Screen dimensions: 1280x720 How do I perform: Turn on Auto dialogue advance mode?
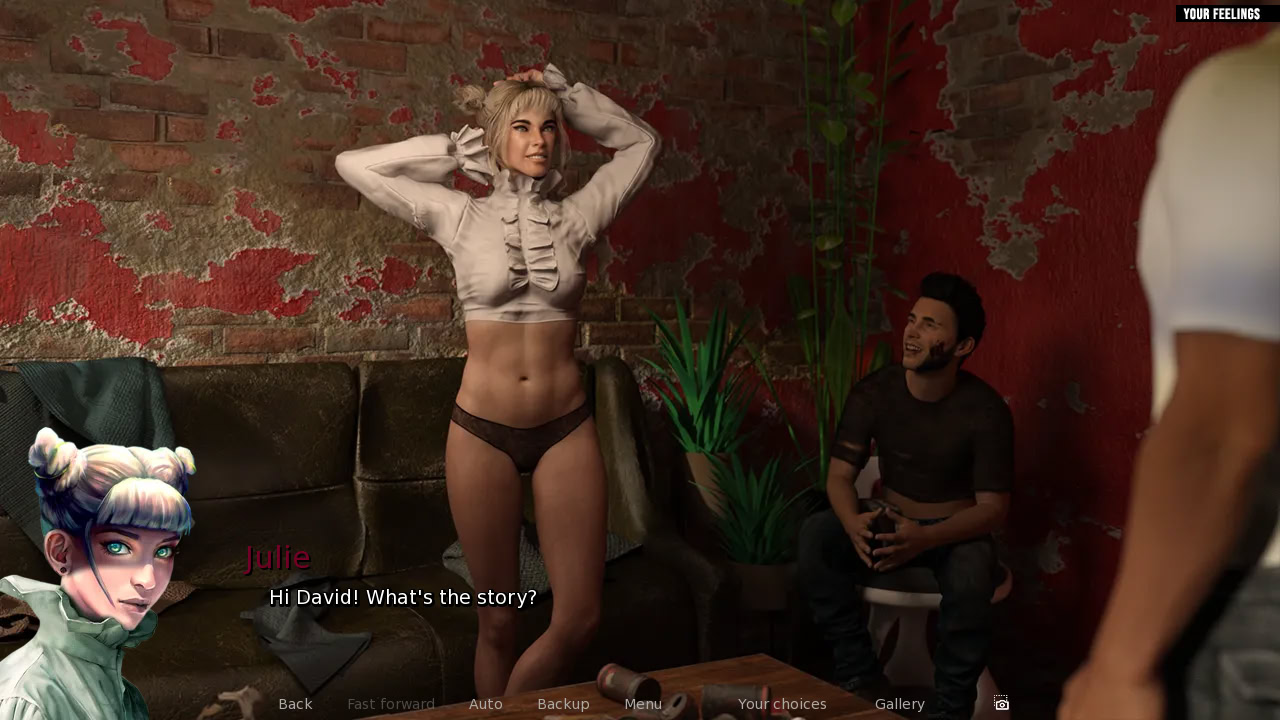coord(486,703)
